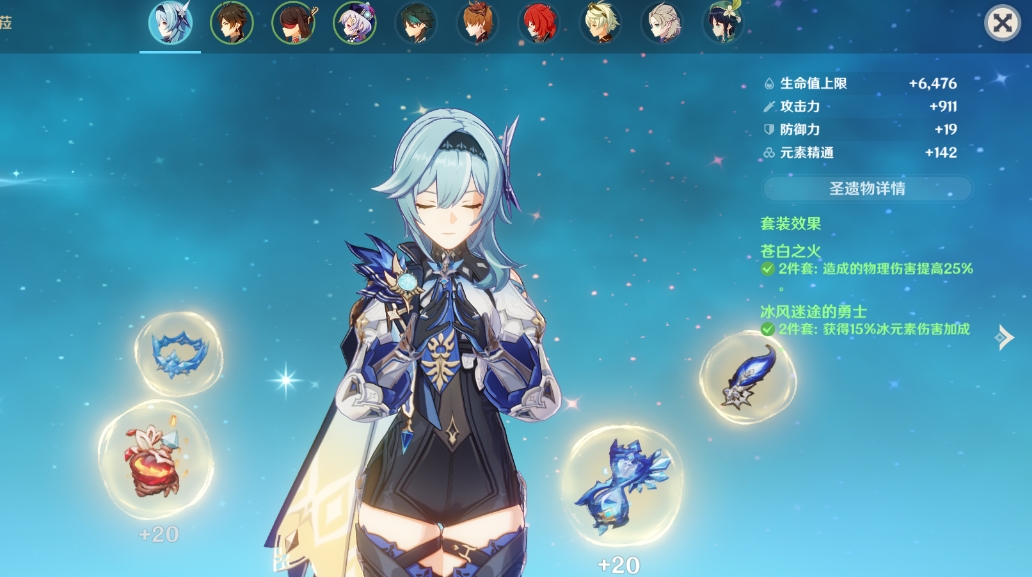Screen dimensions: 1032x577
Task: Choose Bennett's blond goggles portrait
Action: coord(600,23)
